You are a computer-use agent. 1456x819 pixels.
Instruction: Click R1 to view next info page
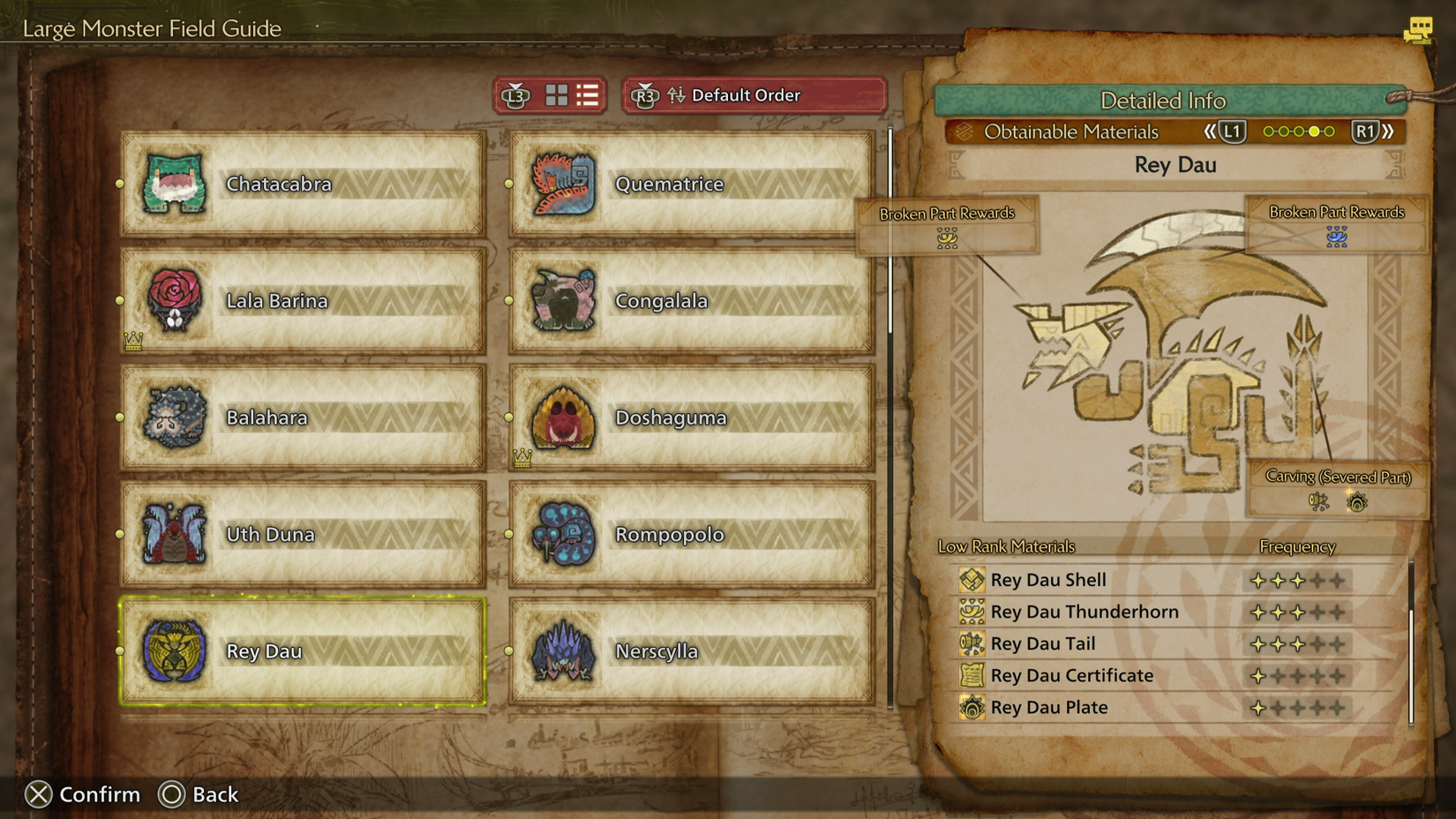tap(1367, 131)
